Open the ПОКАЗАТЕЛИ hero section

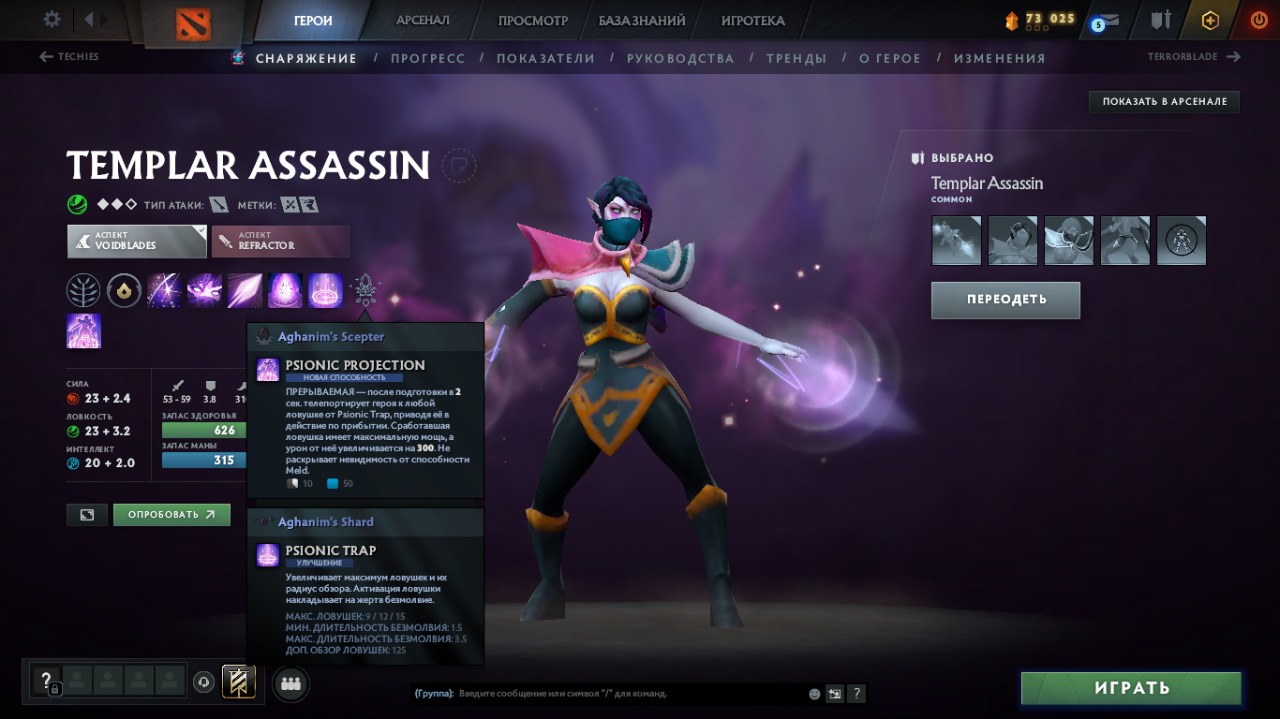(x=546, y=58)
